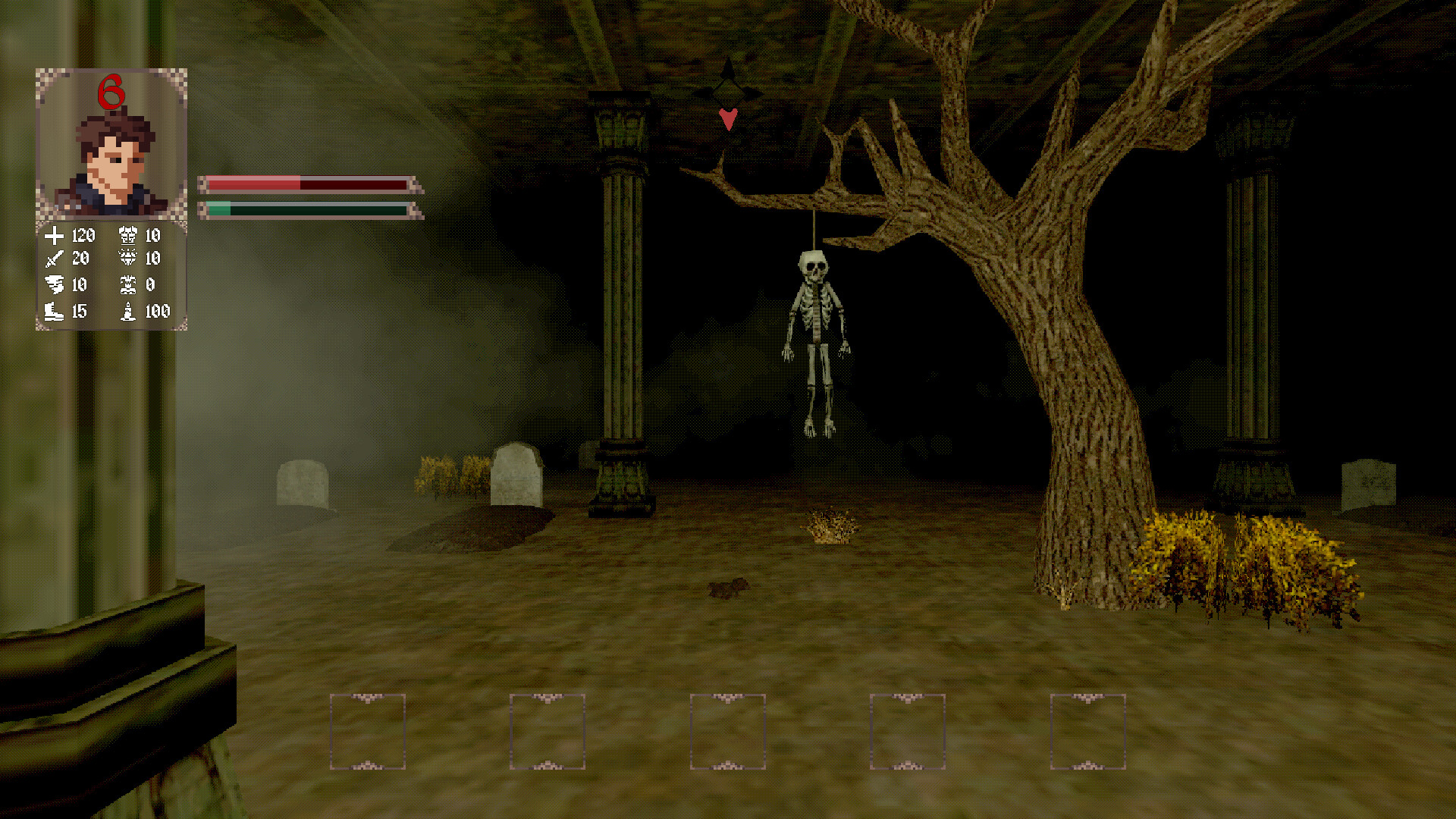Click the crowned gem resistance stat icon
The width and height of the screenshot is (1456, 819).
130,259
